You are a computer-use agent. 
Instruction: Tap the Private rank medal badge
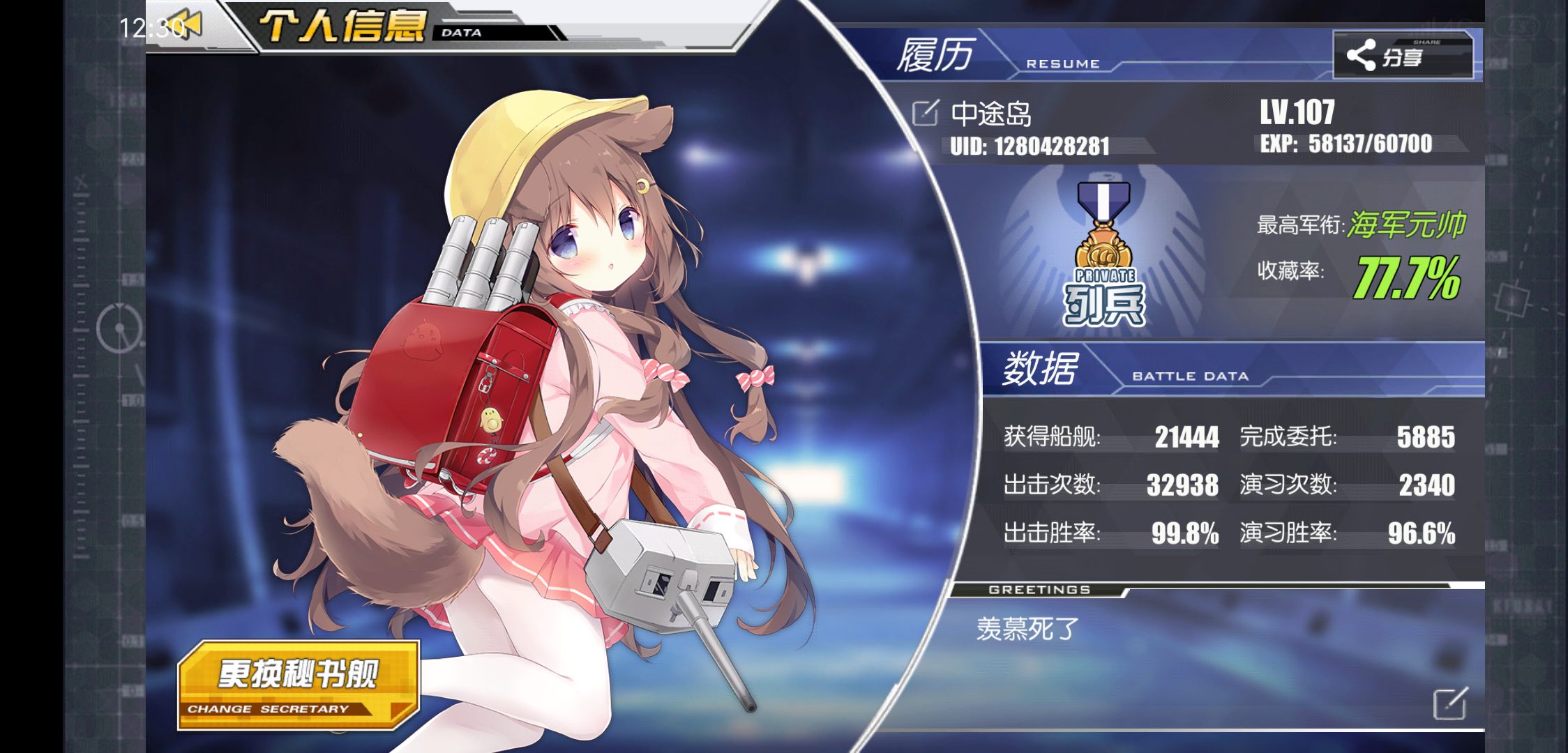[1103, 254]
